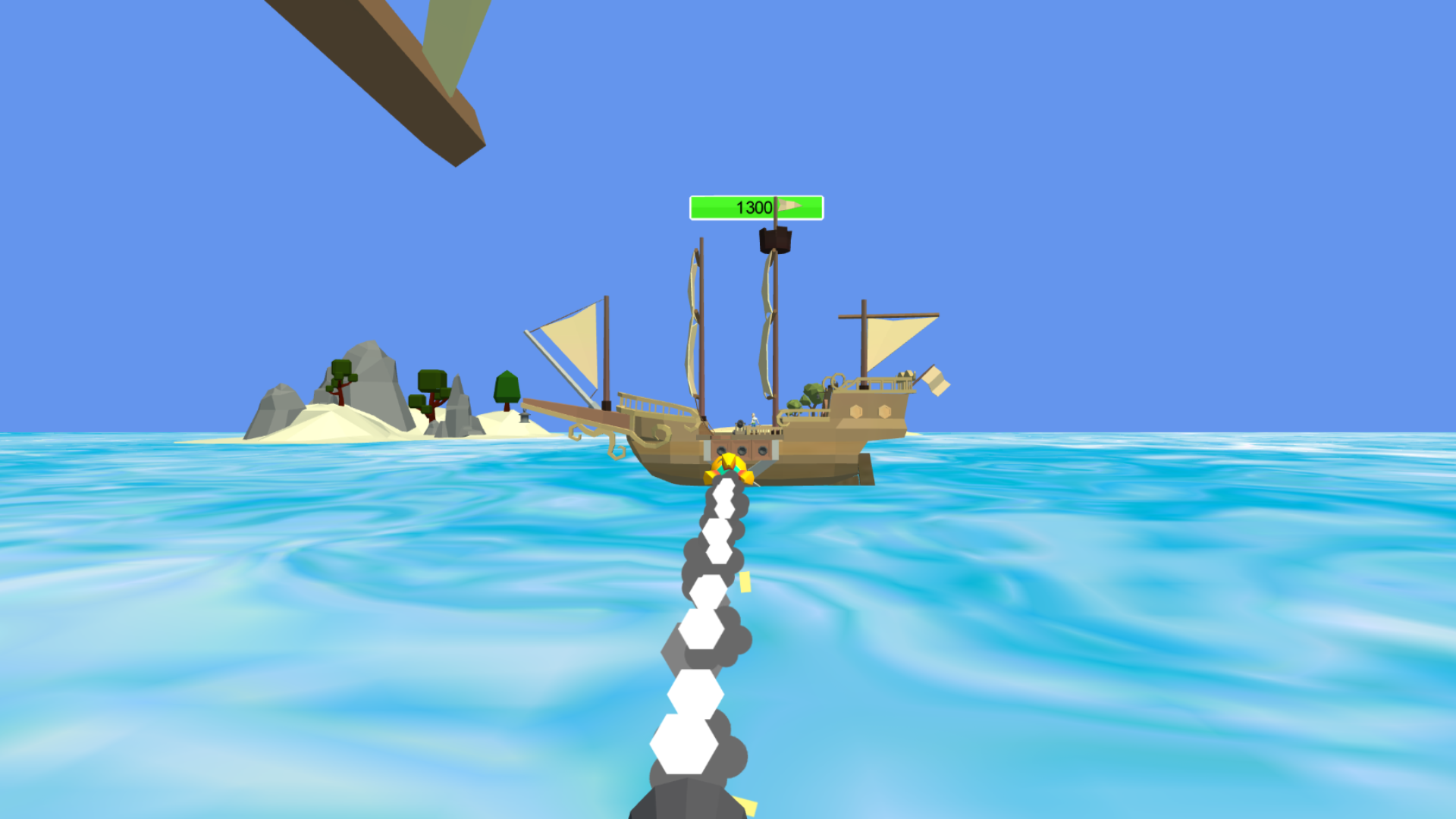Screen dimensions: 1456x819
Task: Select the middle gun port on the hull
Action: click(x=741, y=450)
